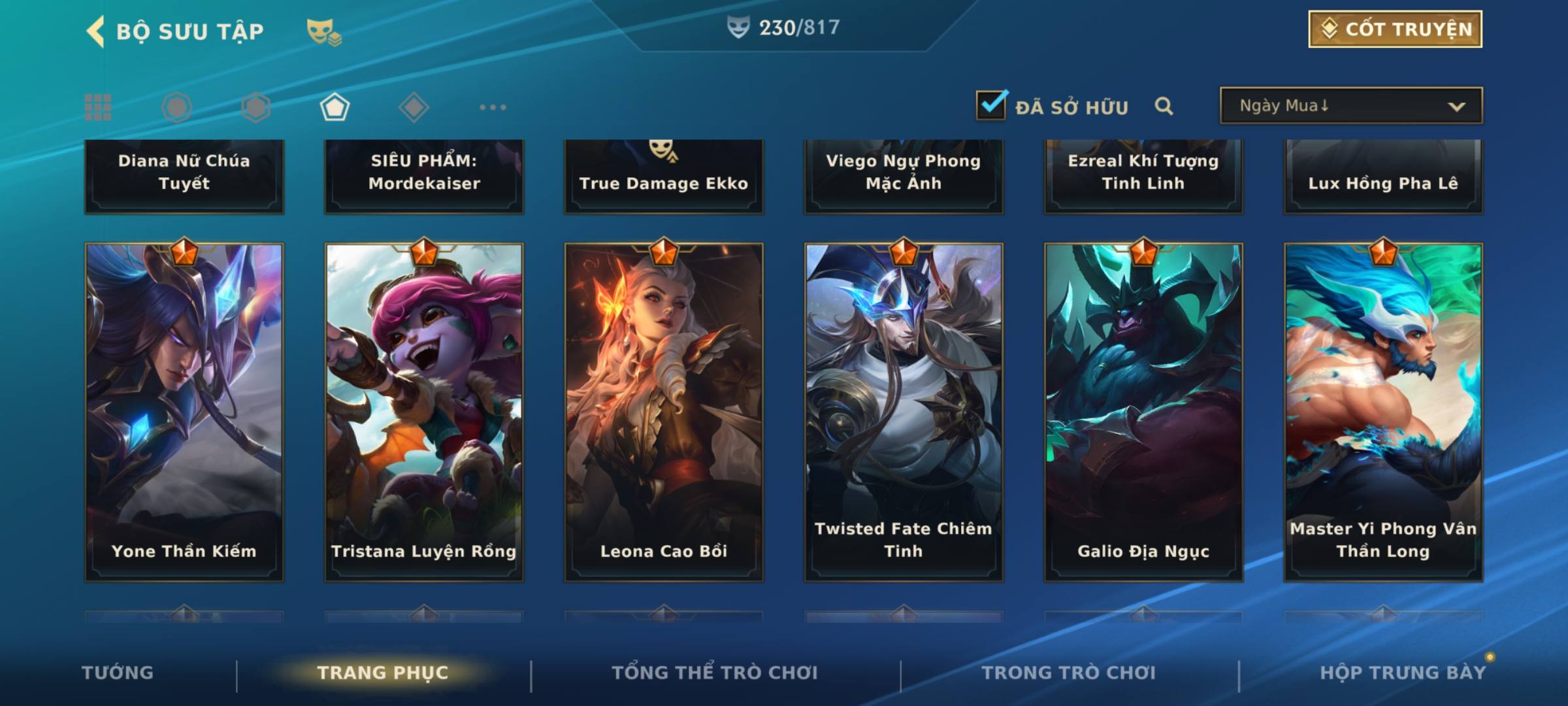Open the Trong Trò Chơi tab
The width and height of the screenshot is (1568, 706).
1069,673
